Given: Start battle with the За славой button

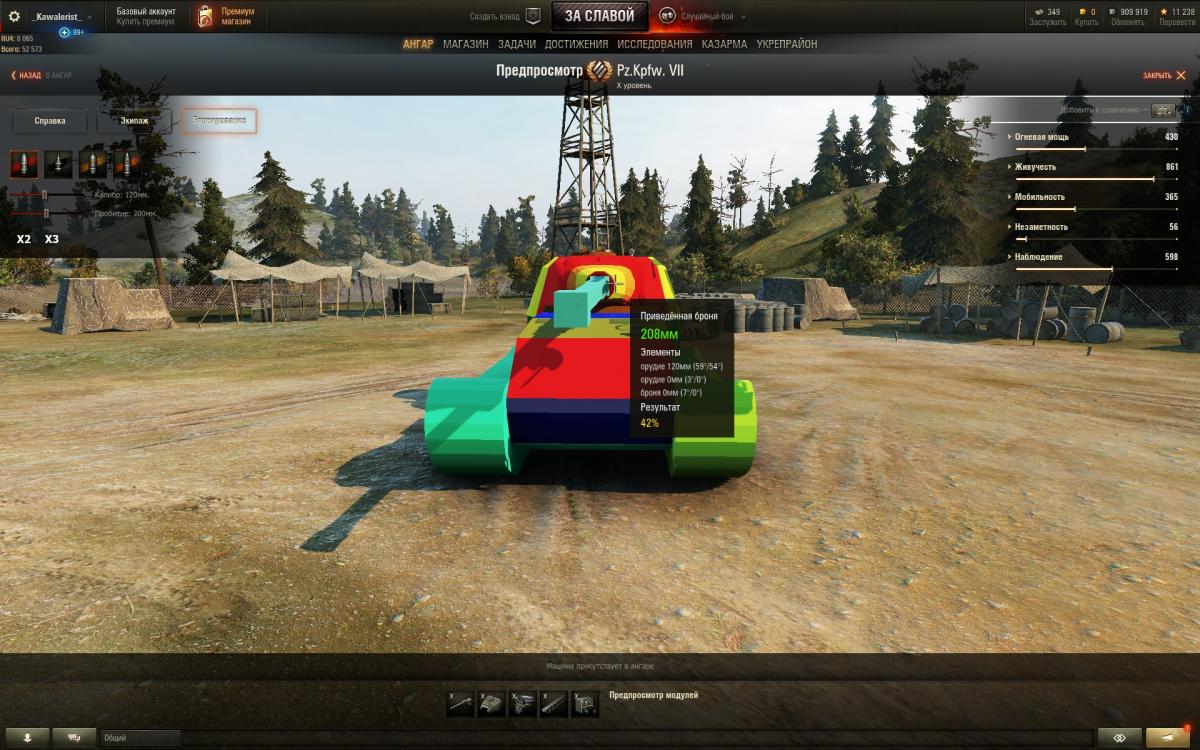Looking at the screenshot, I should [599, 16].
